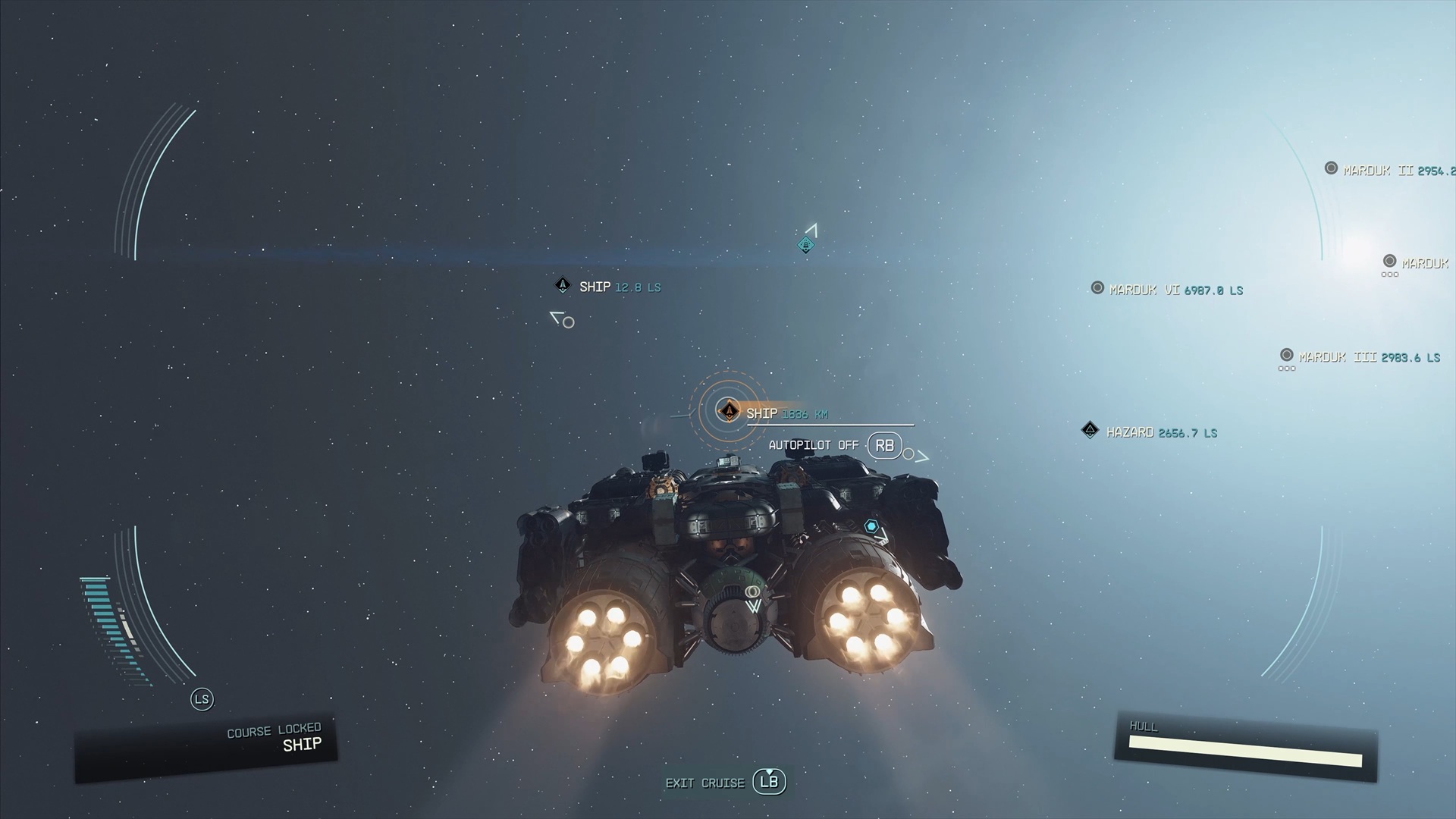Image resolution: width=1456 pixels, height=819 pixels.
Task: Select the Ship marker at 12.8 LS
Action: click(x=563, y=285)
